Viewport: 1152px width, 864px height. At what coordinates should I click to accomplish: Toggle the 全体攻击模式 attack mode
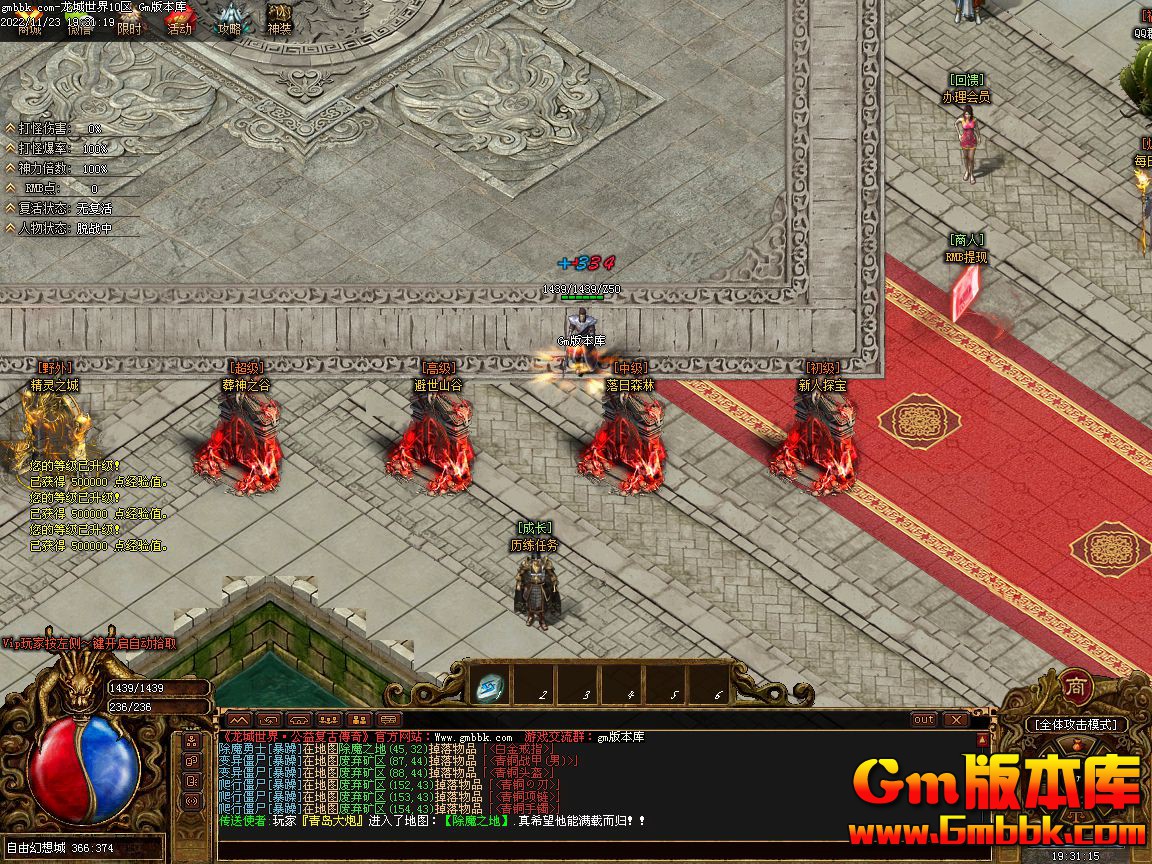pyautogui.click(x=1076, y=724)
